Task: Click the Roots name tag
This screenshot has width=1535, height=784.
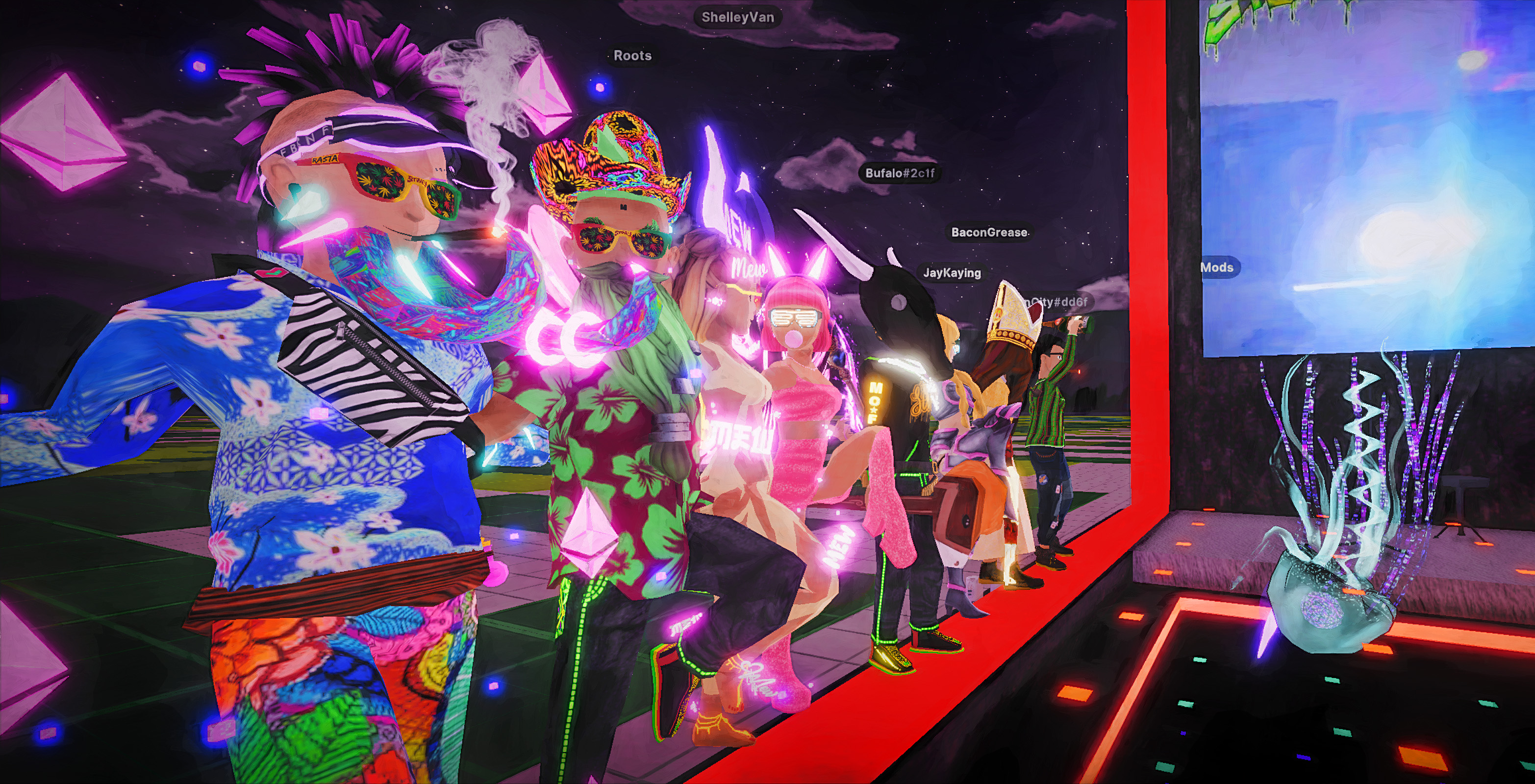Action: 632,56
